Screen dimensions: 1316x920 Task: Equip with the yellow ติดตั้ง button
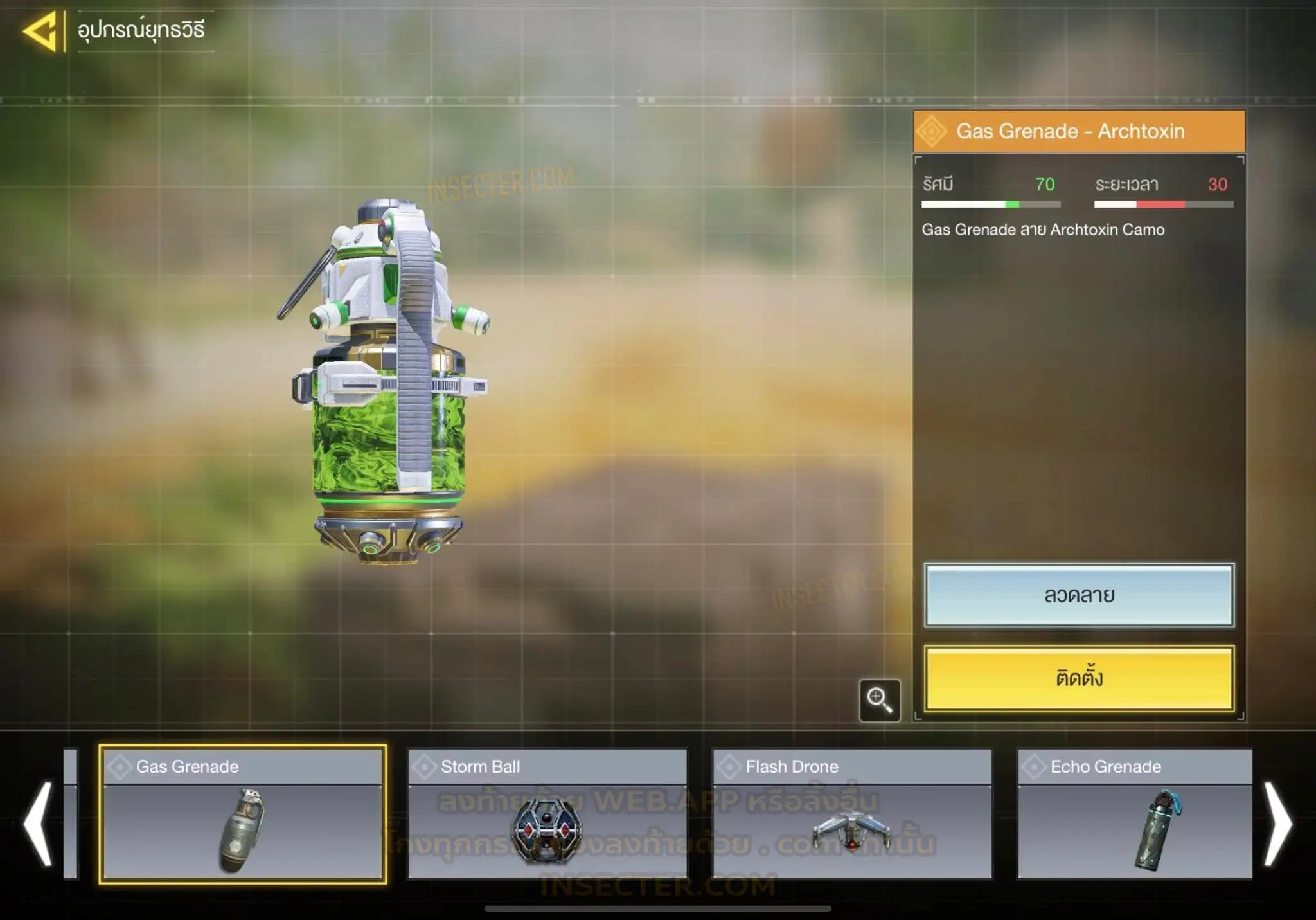click(1079, 678)
